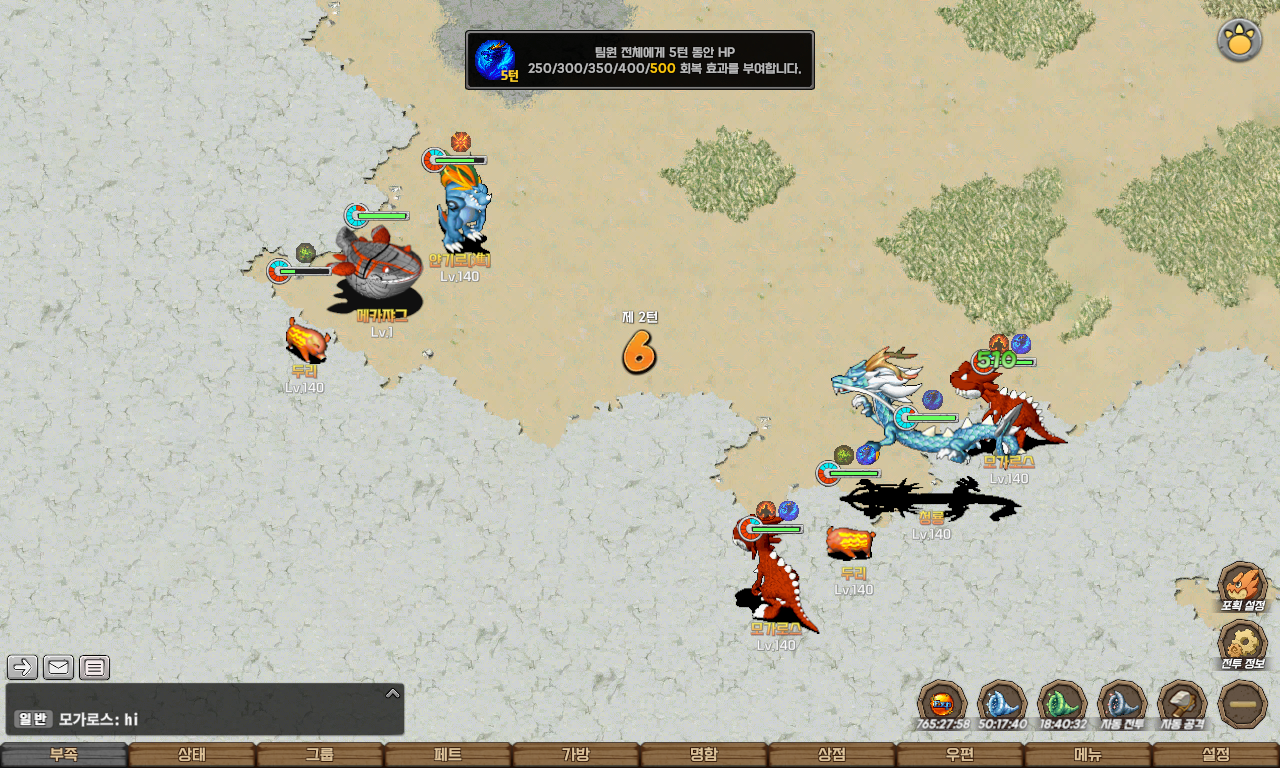Open the 상점 (shop) menu
Image resolution: width=1280 pixels, height=768 pixels.
click(832, 755)
